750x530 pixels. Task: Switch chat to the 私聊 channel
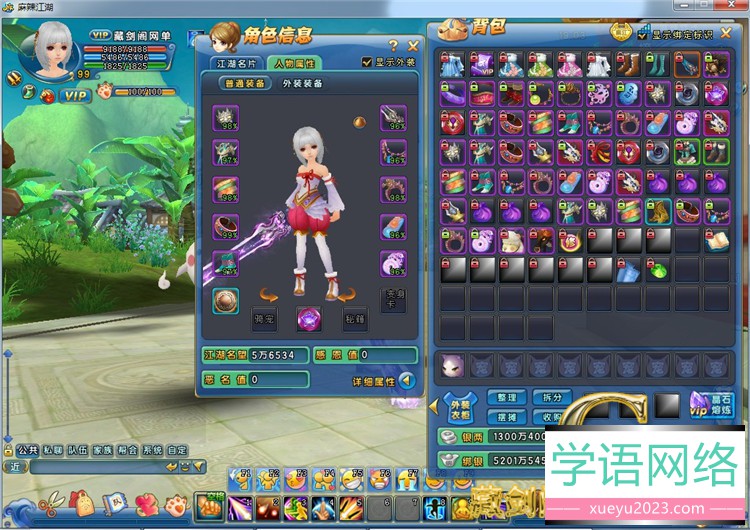tap(51, 450)
